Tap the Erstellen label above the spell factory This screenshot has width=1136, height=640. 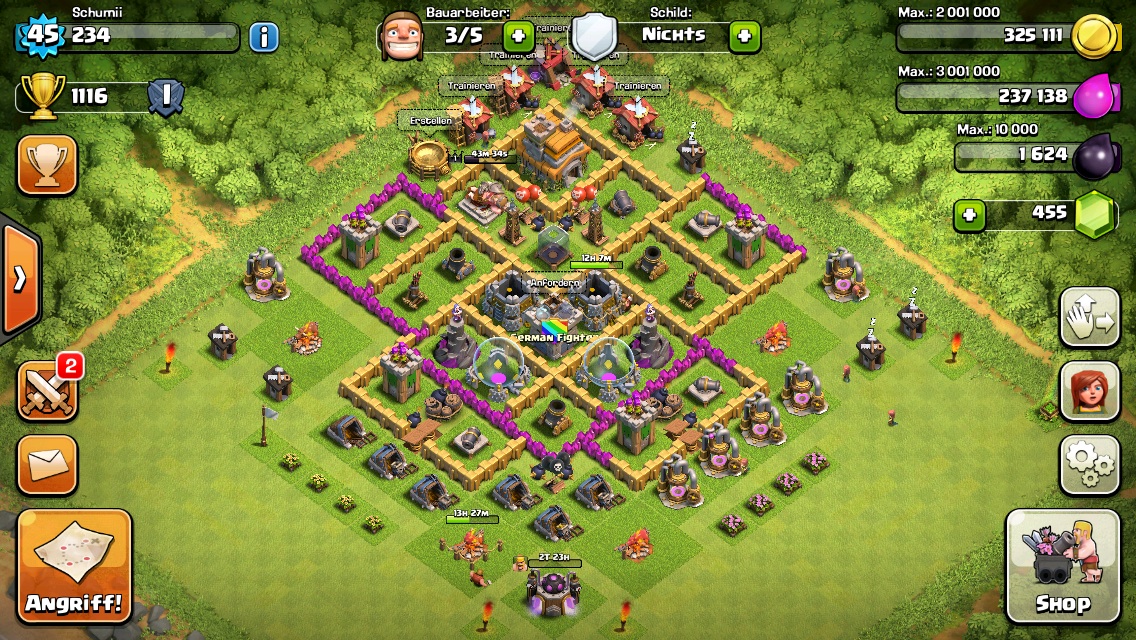coord(431,121)
